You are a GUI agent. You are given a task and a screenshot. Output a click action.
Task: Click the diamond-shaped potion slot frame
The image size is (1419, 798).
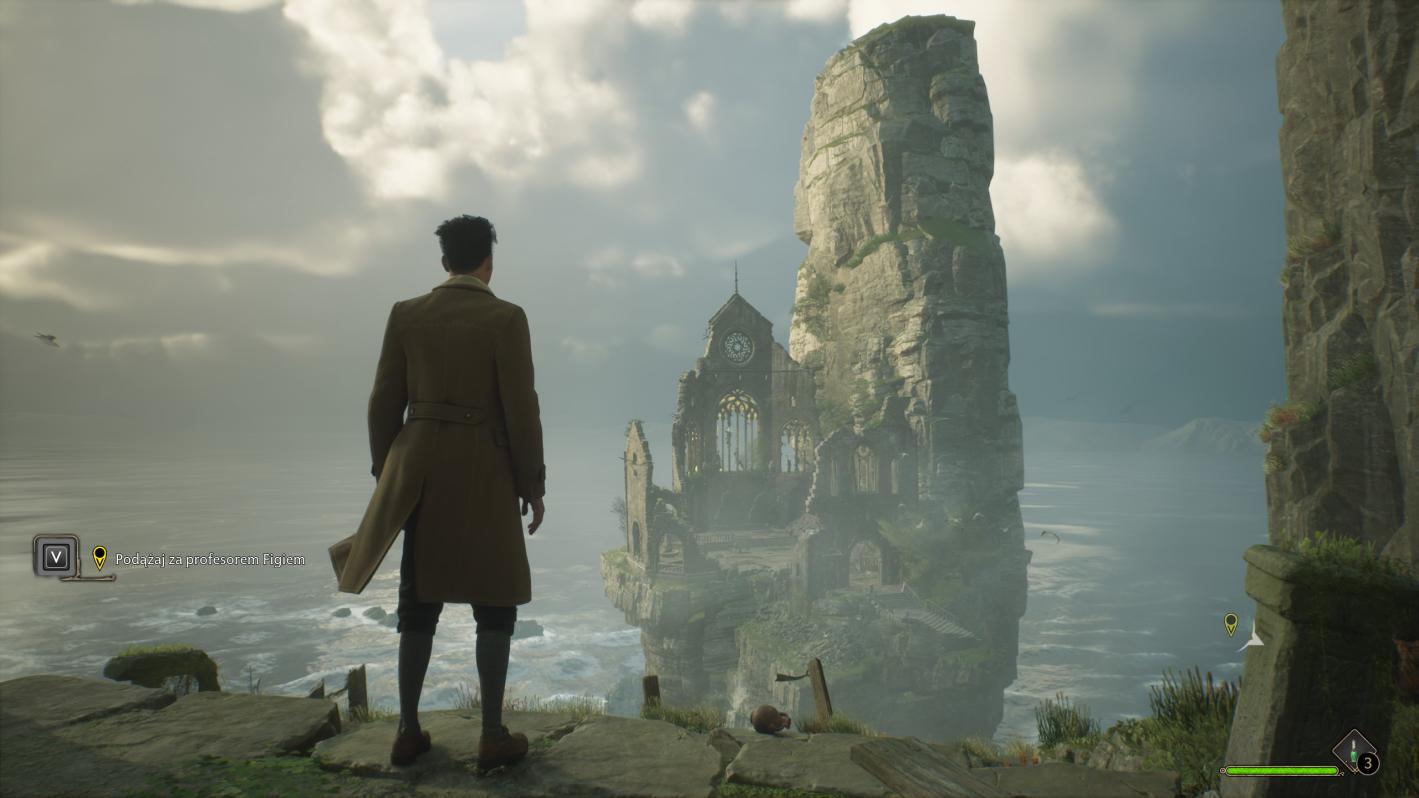point(1353,749)
